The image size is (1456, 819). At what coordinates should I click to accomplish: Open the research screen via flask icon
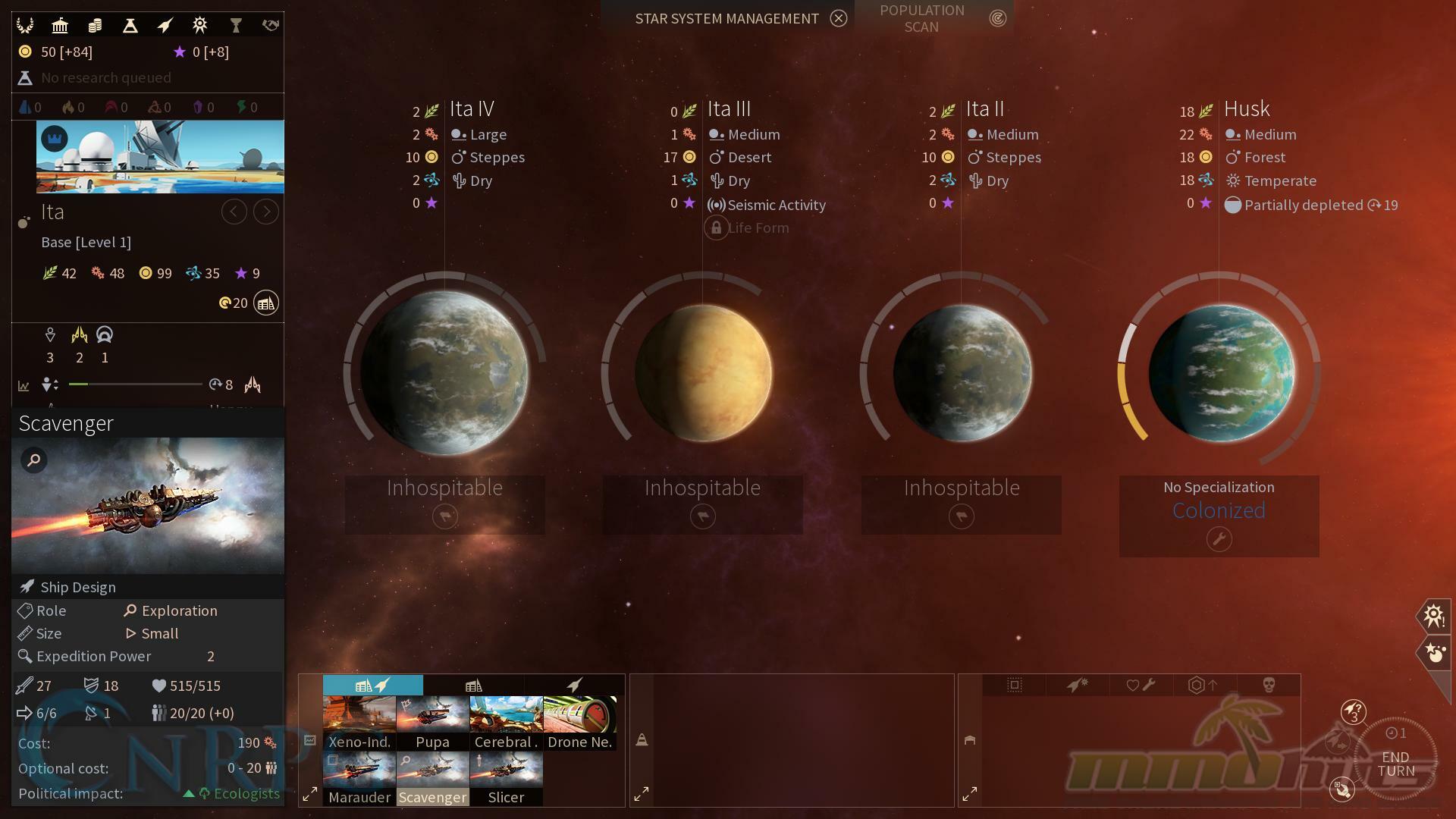(130, 25)
